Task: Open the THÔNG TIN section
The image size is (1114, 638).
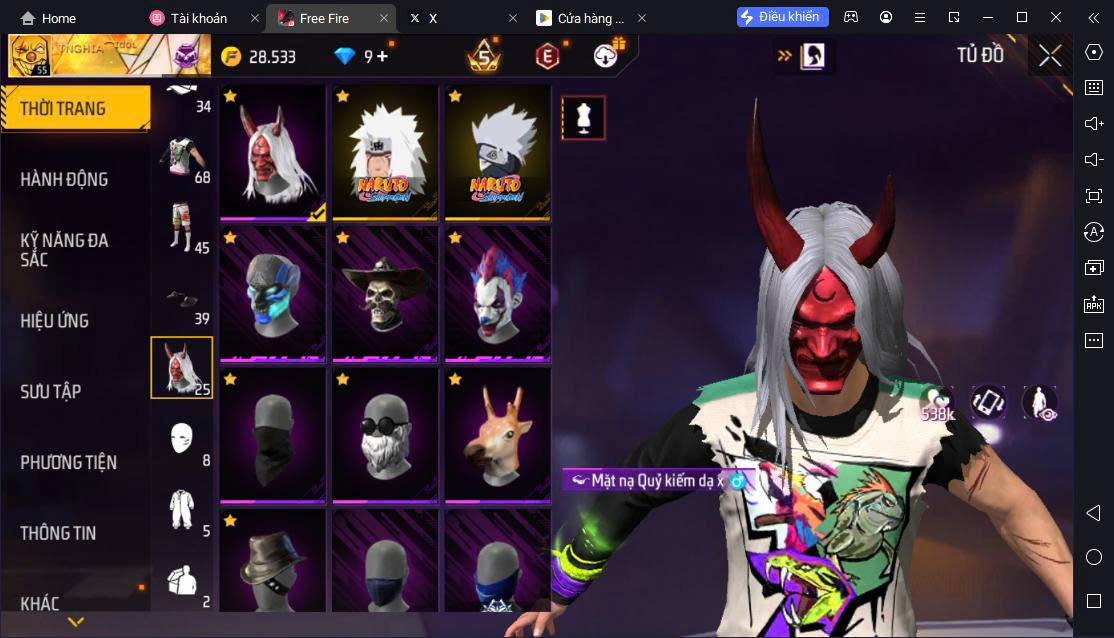Action: [x=58, y=533]
